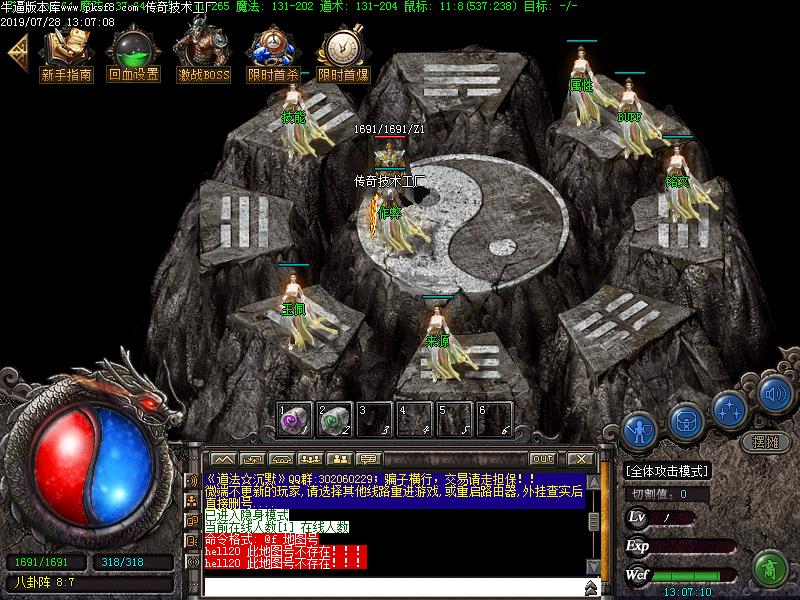800x600 pixels.
Task: Click the chat text input field
Action: point(390,586)
